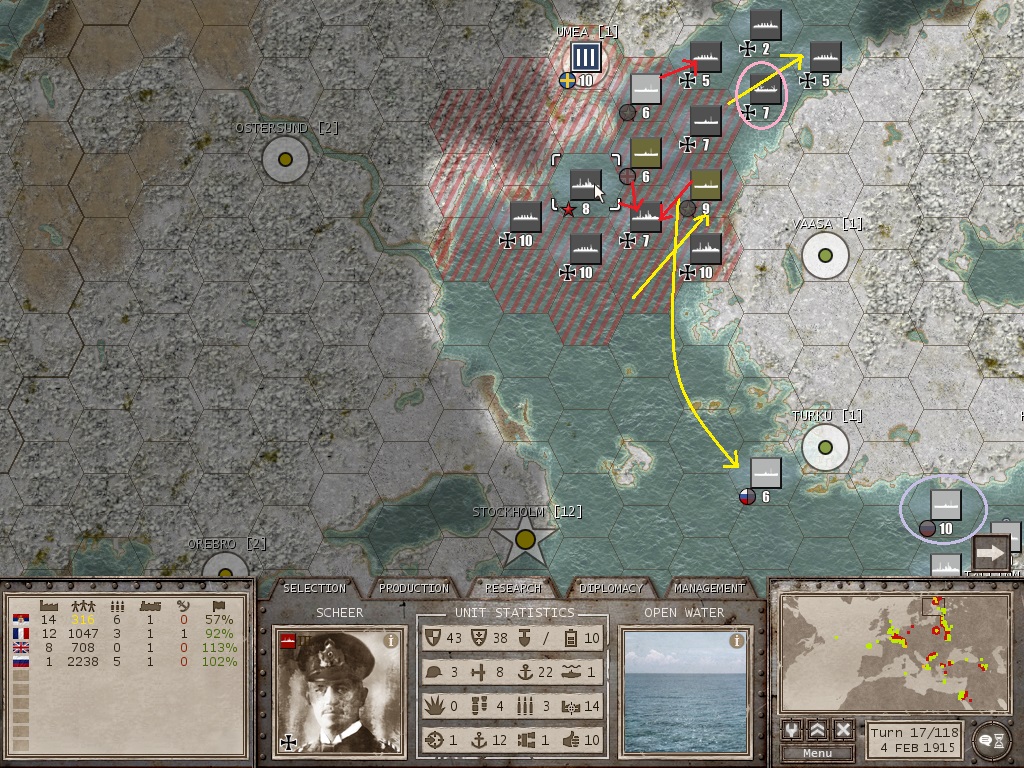Image resolution: width=1024 pixels, height=768 pixels.
Task: End the turn with hourglass button
Action: [989, 738]
